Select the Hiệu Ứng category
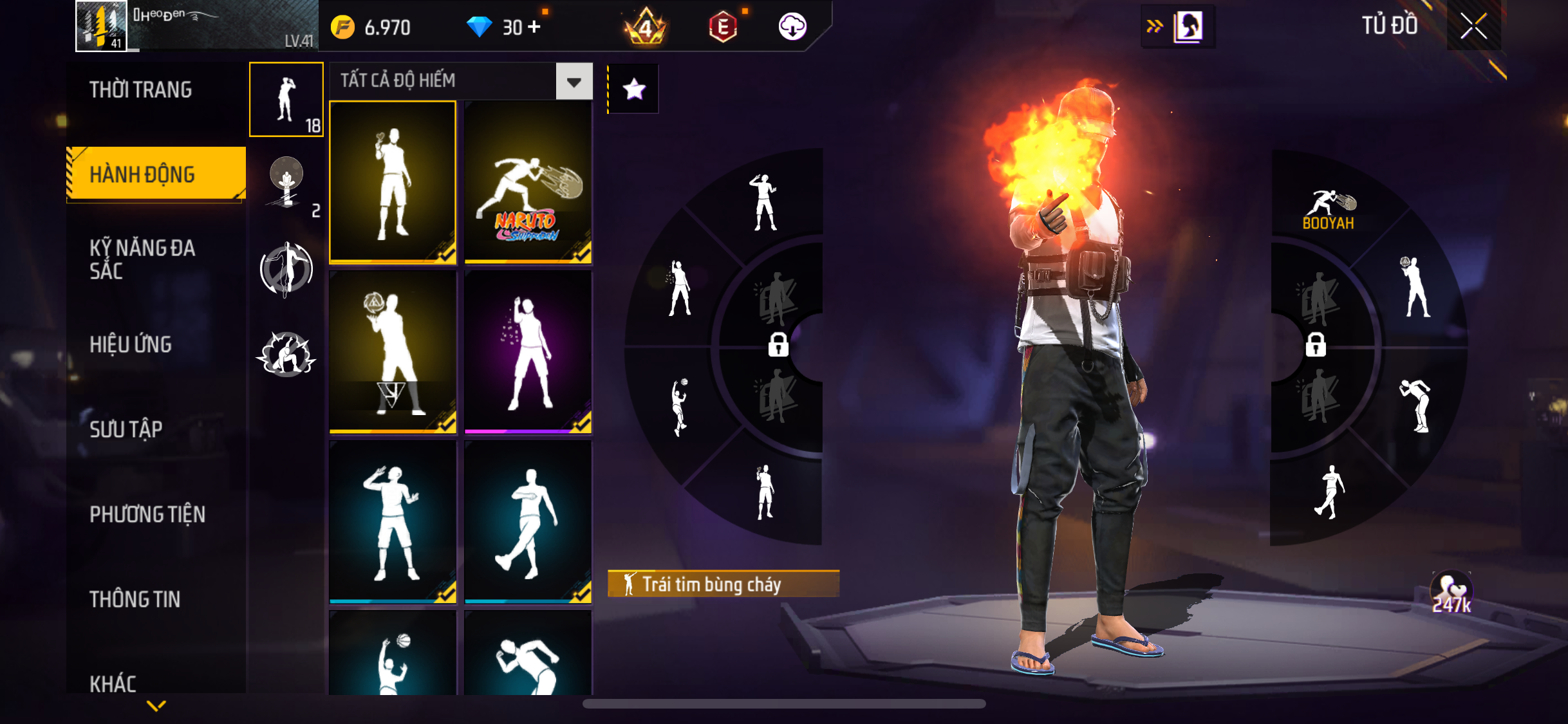 (131, 345)
